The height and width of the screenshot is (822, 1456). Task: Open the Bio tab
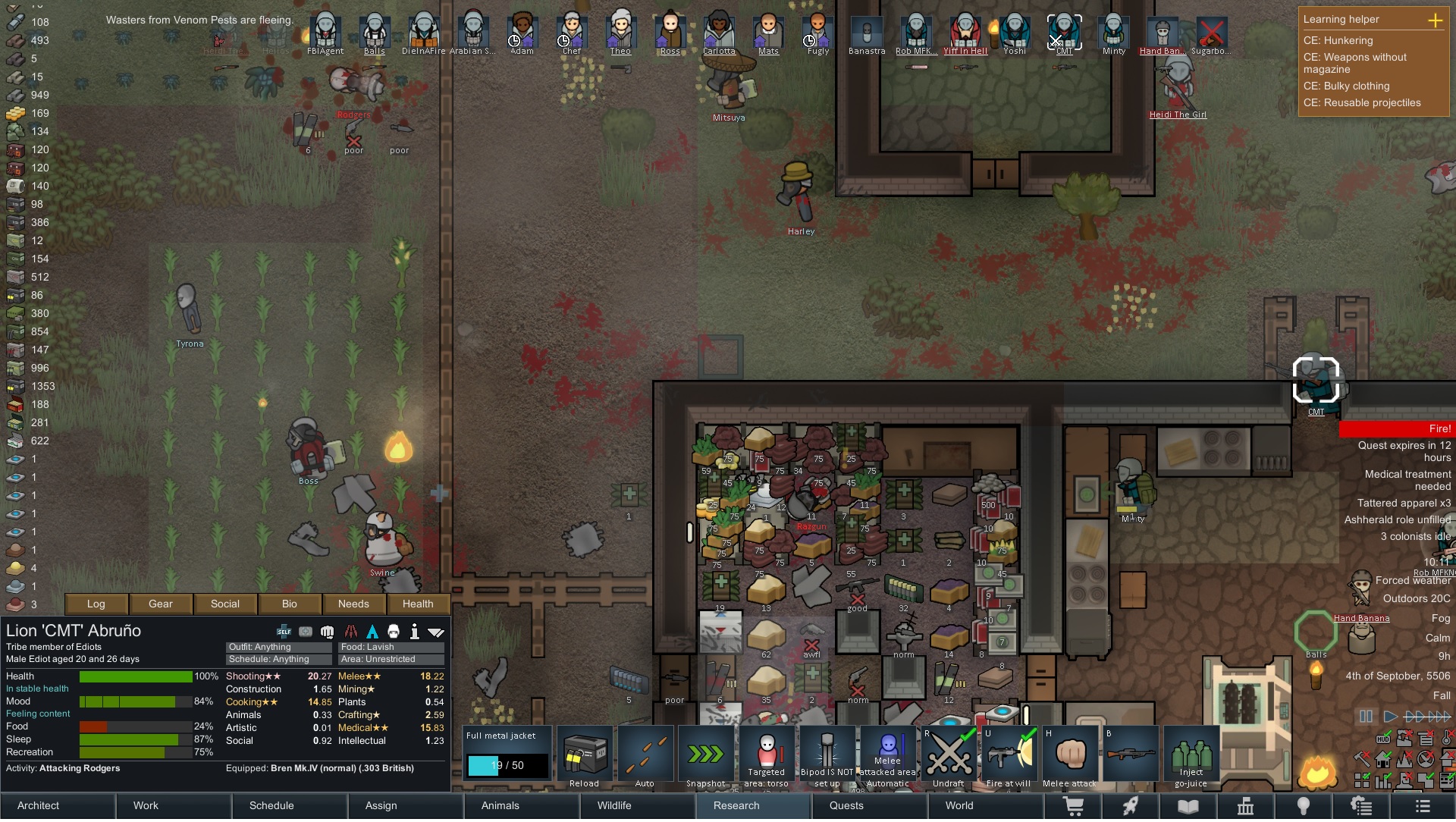pos(290,604)
